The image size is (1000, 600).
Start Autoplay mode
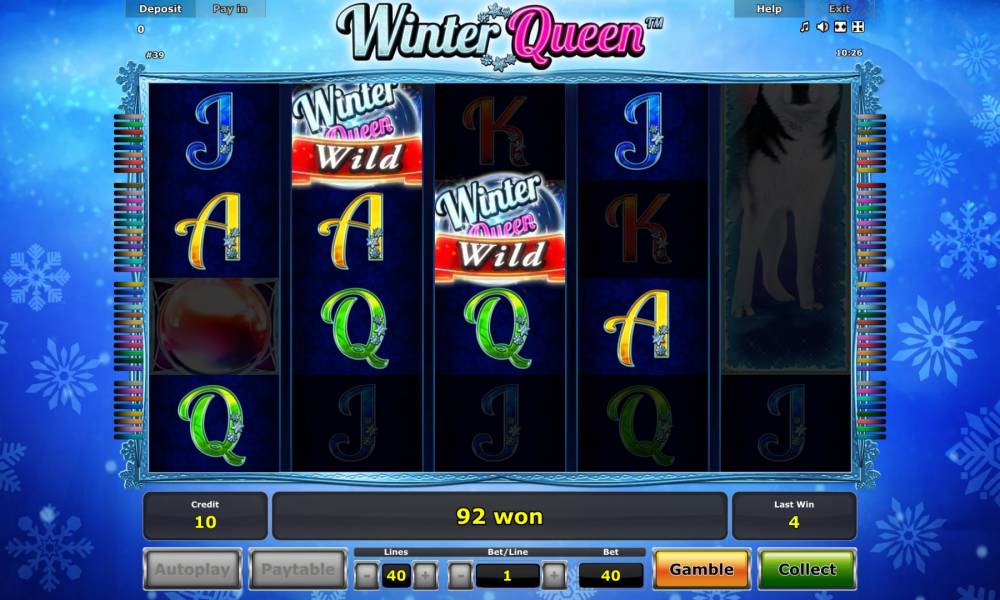(192, 569)
